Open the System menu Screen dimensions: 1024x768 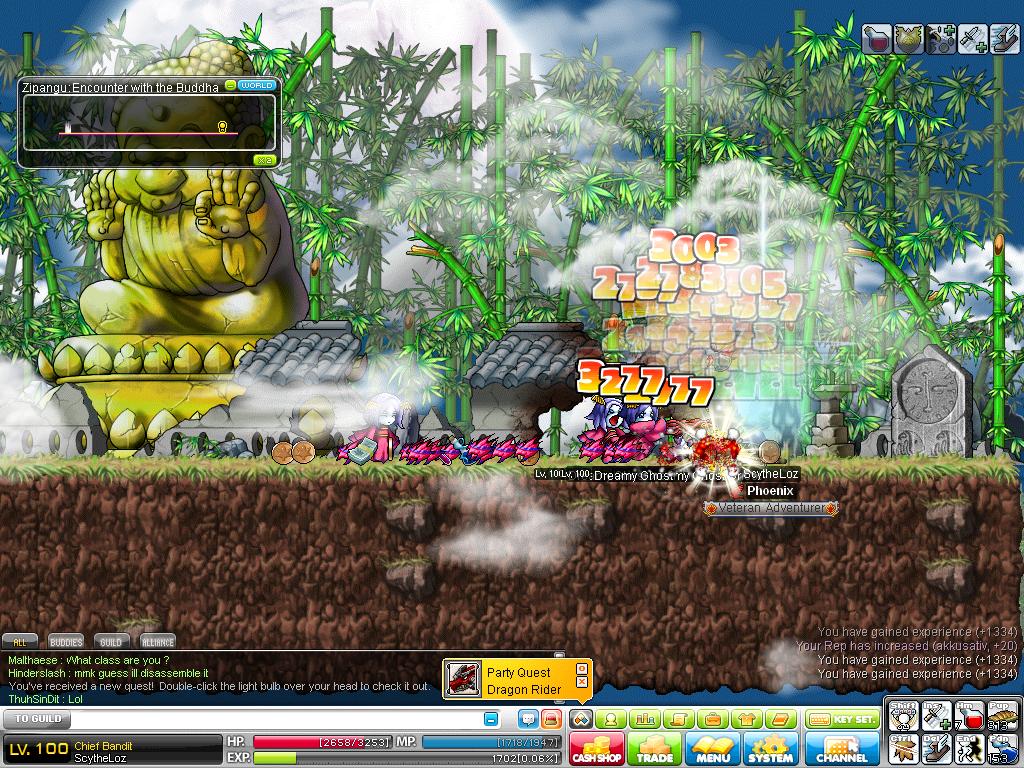pyautogui.click(x=770, y=749)
